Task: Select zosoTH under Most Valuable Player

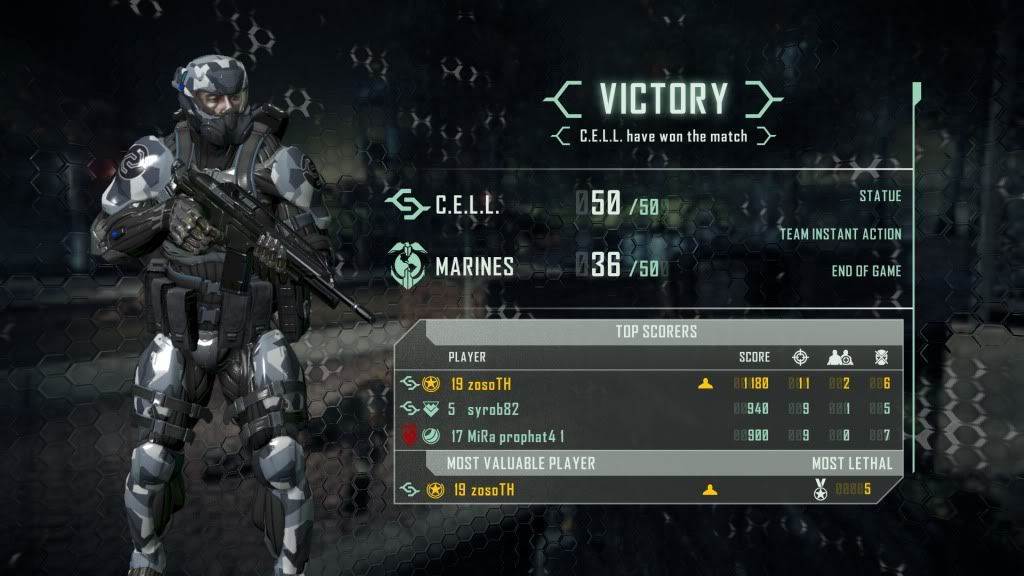Action: pyautogui.click(x=484, y=490)
